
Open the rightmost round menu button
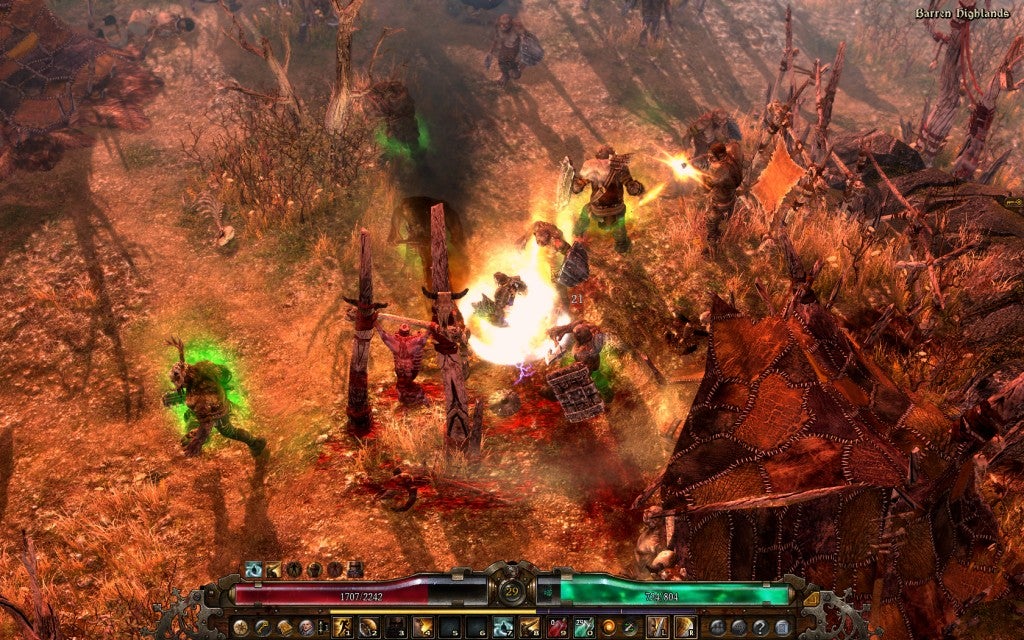(779, 627)
